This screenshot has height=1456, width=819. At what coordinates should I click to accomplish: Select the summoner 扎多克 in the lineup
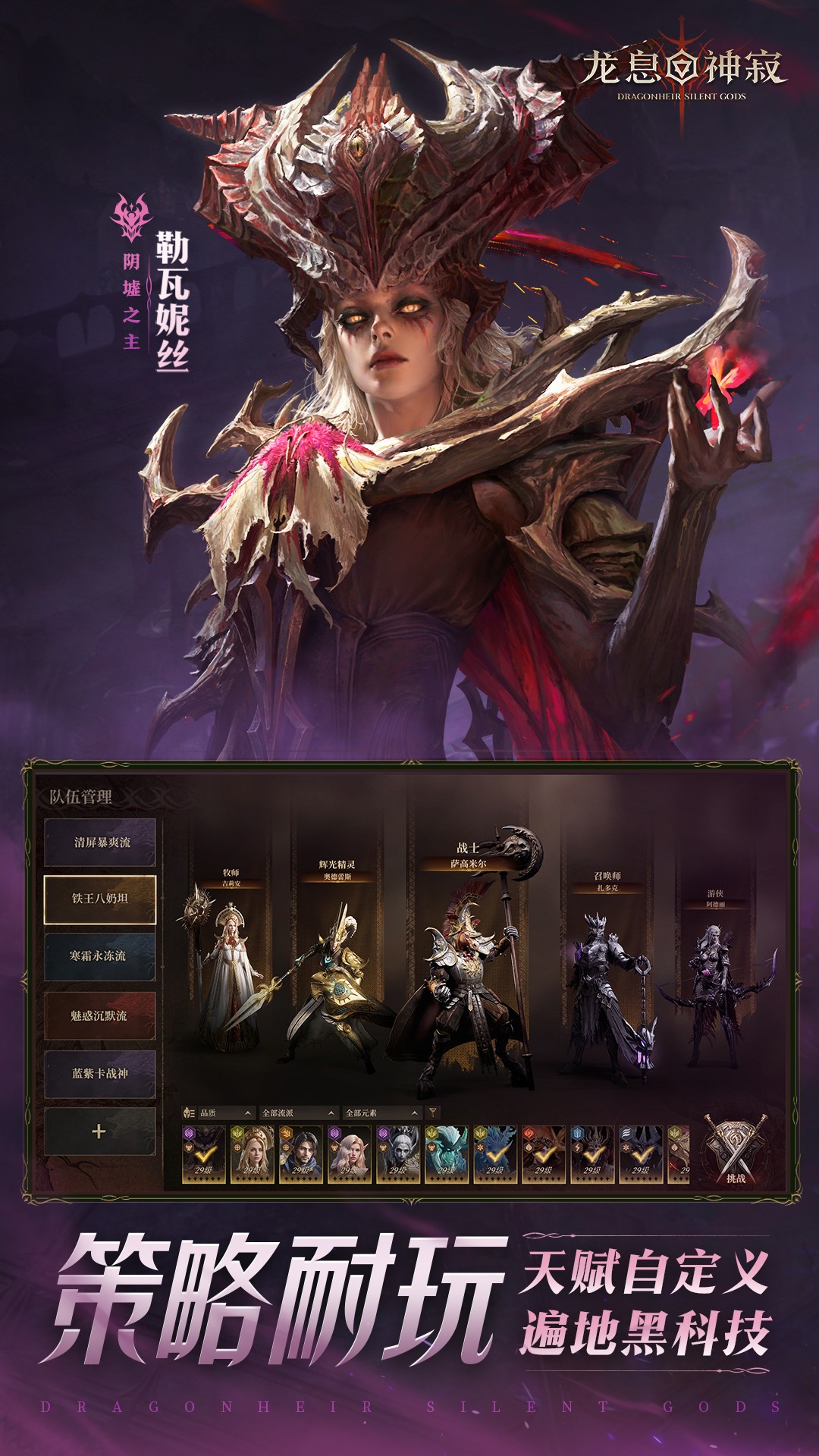click(607, 986)
